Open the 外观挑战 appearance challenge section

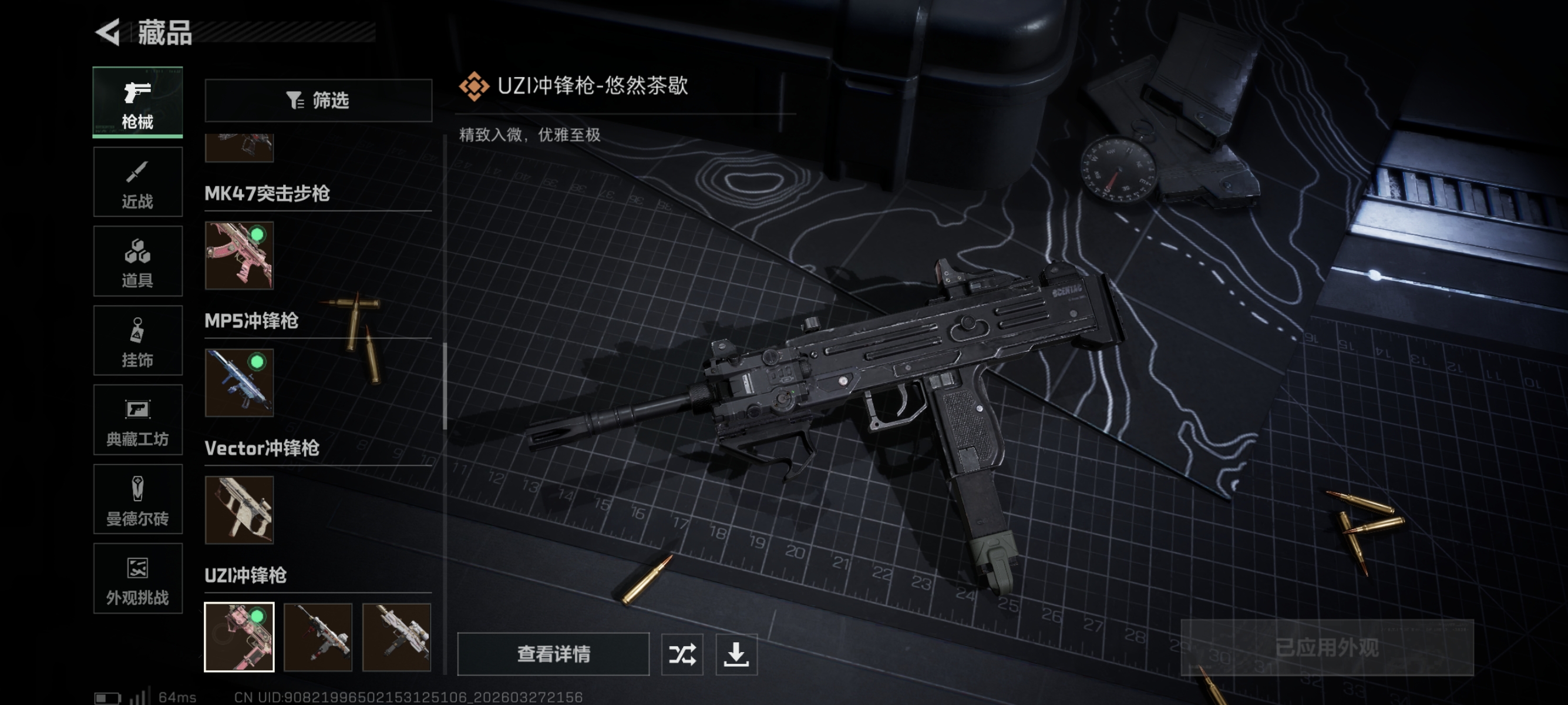[x=137, y=578]
